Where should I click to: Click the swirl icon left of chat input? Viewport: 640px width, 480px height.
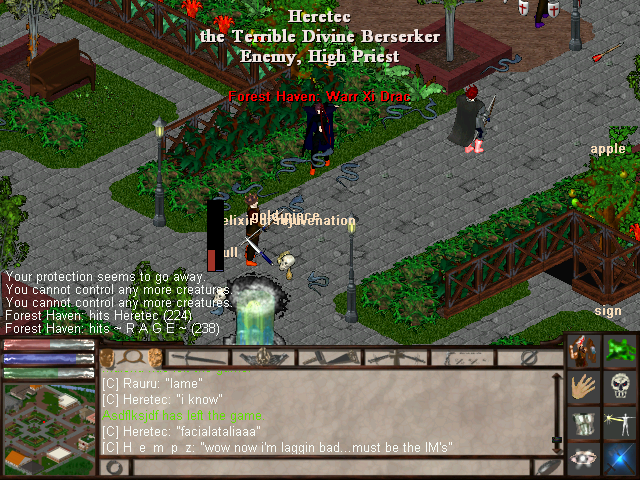pyautogui.click(x=112, y=466)
